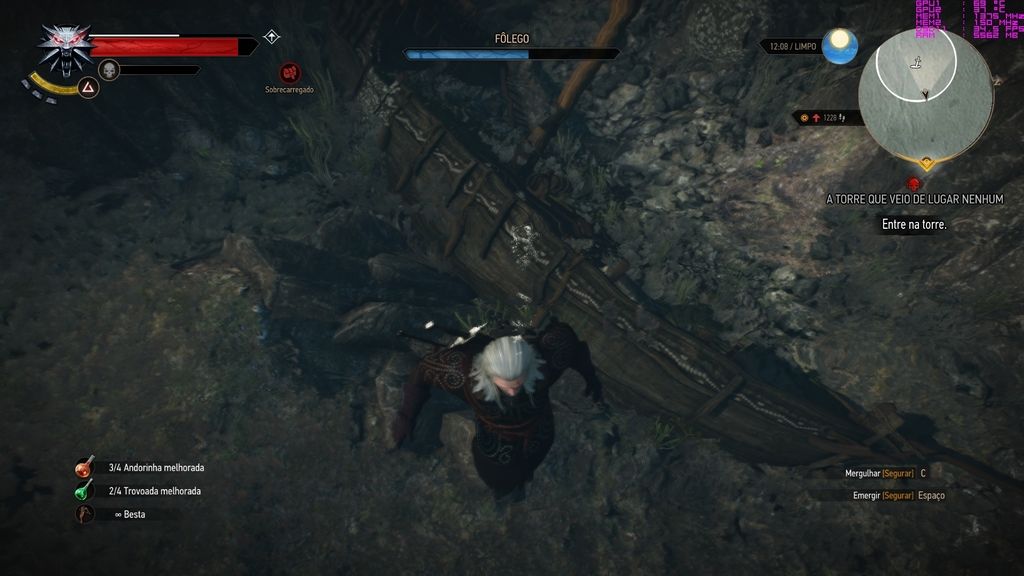Select the Sobrecarregado overburdened status icon
Viewport: 1024px width, 576px height.
(290, 73)
